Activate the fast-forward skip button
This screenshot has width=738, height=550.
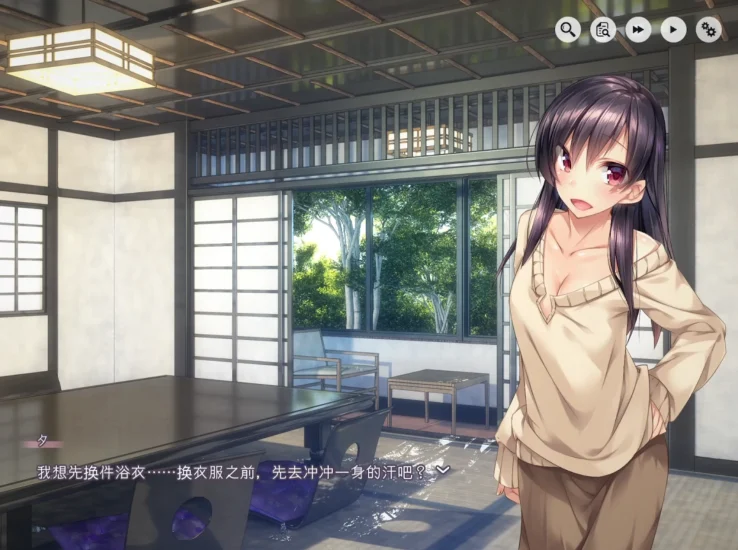point(638,30)
